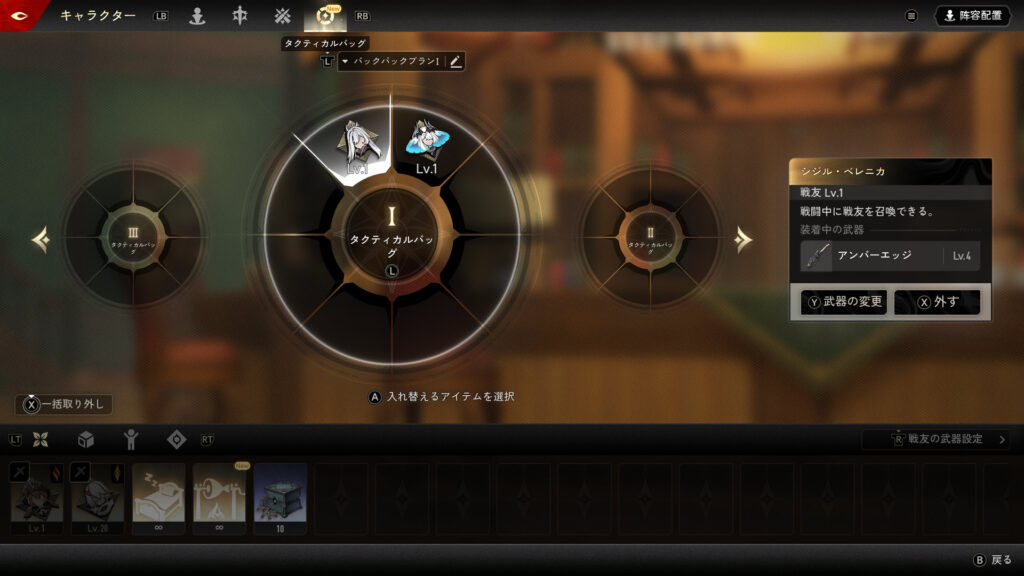Switch to the person figure category tab
This screenshot has height=576, width=1024.
(130, 439)
